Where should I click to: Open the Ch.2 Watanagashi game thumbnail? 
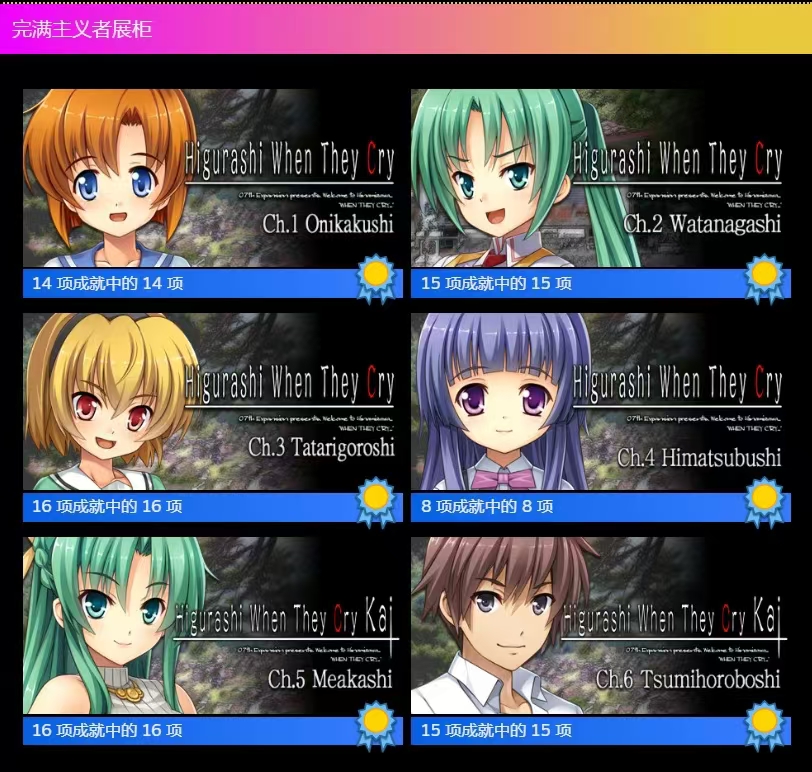[598, 178]
